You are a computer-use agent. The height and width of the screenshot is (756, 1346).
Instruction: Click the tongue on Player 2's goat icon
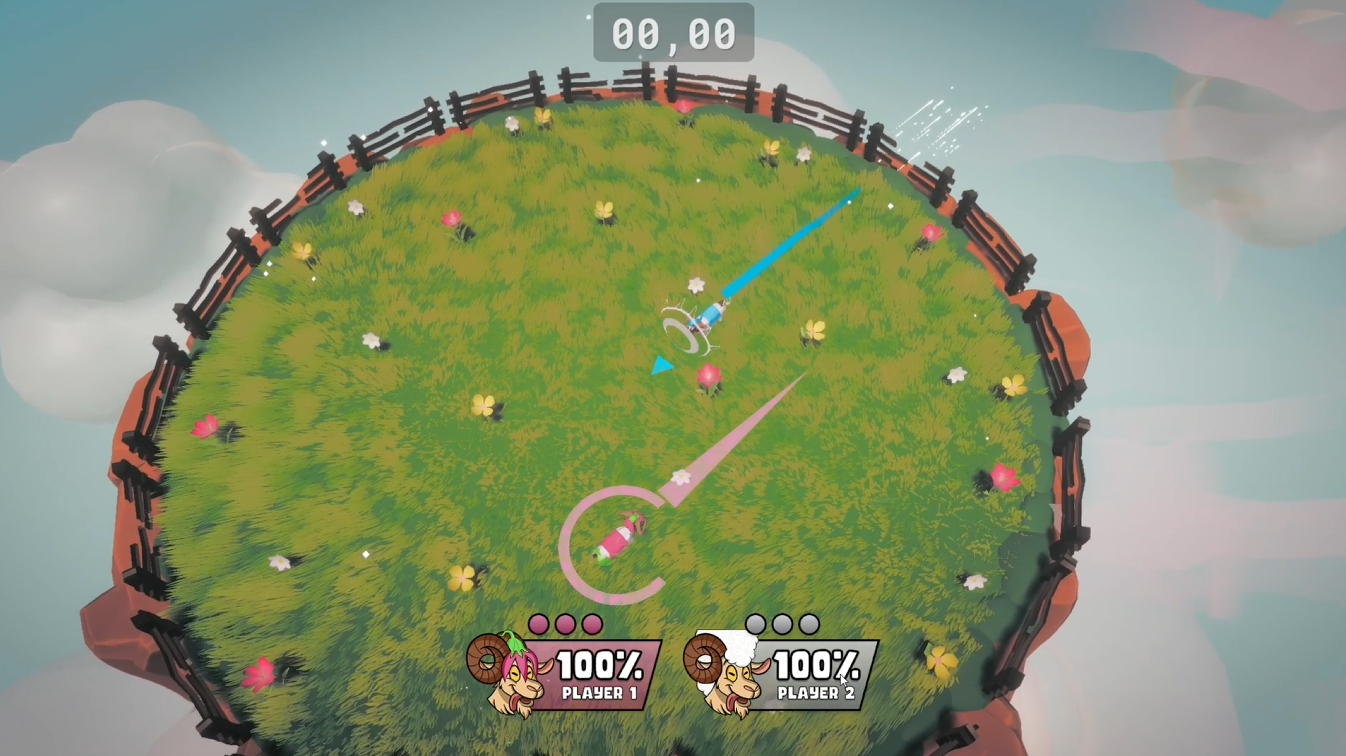coord(733,698)
